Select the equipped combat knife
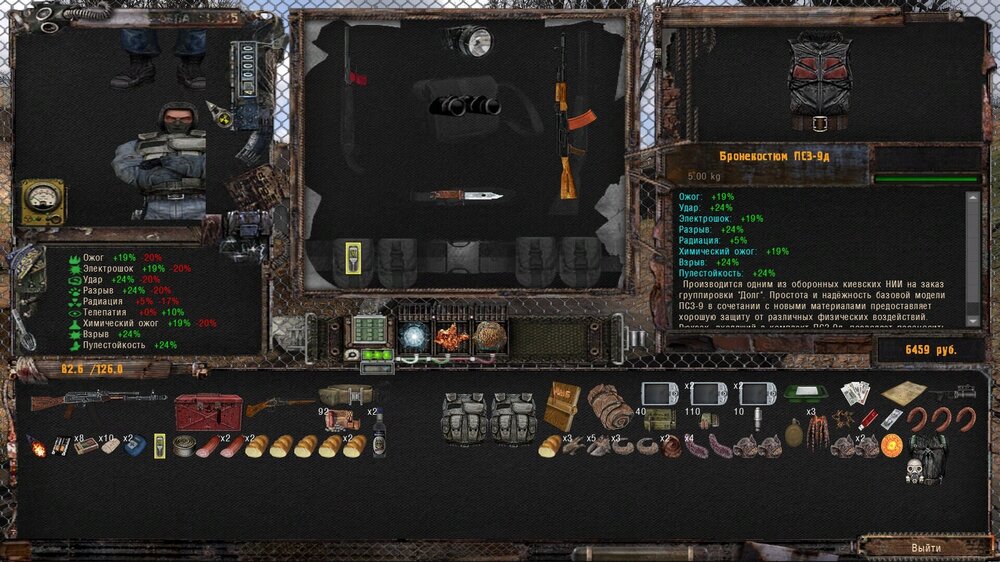 [455, 195]
